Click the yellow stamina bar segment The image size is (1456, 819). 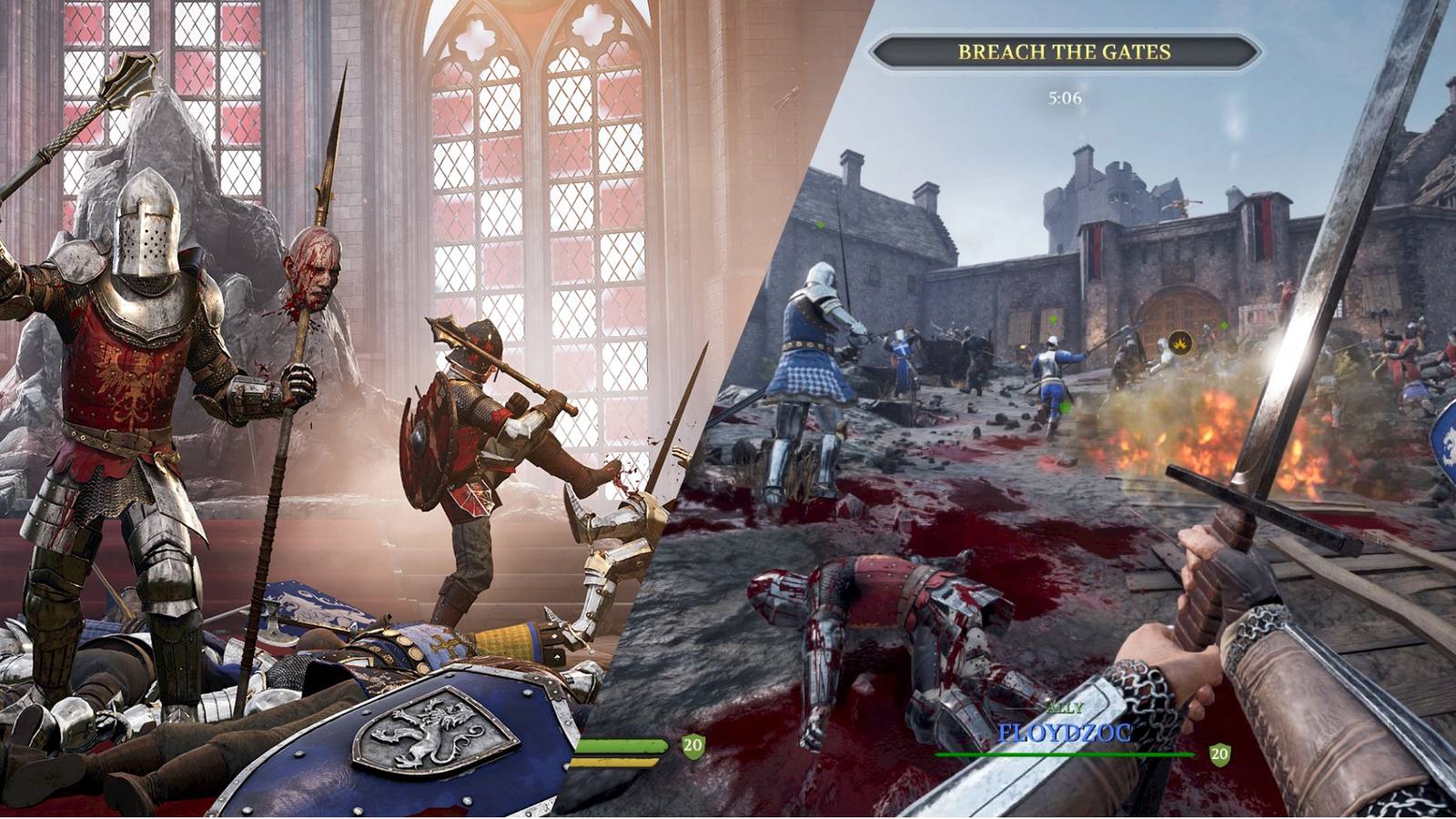pyautogui.click(x=614, y=763)
